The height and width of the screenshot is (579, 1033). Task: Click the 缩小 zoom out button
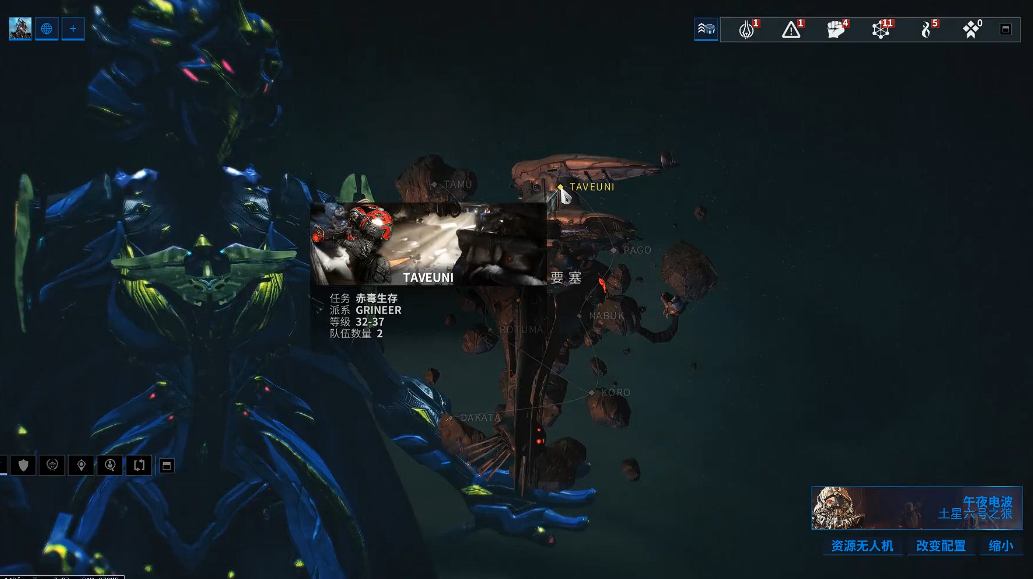click(x=1000, y=546)
